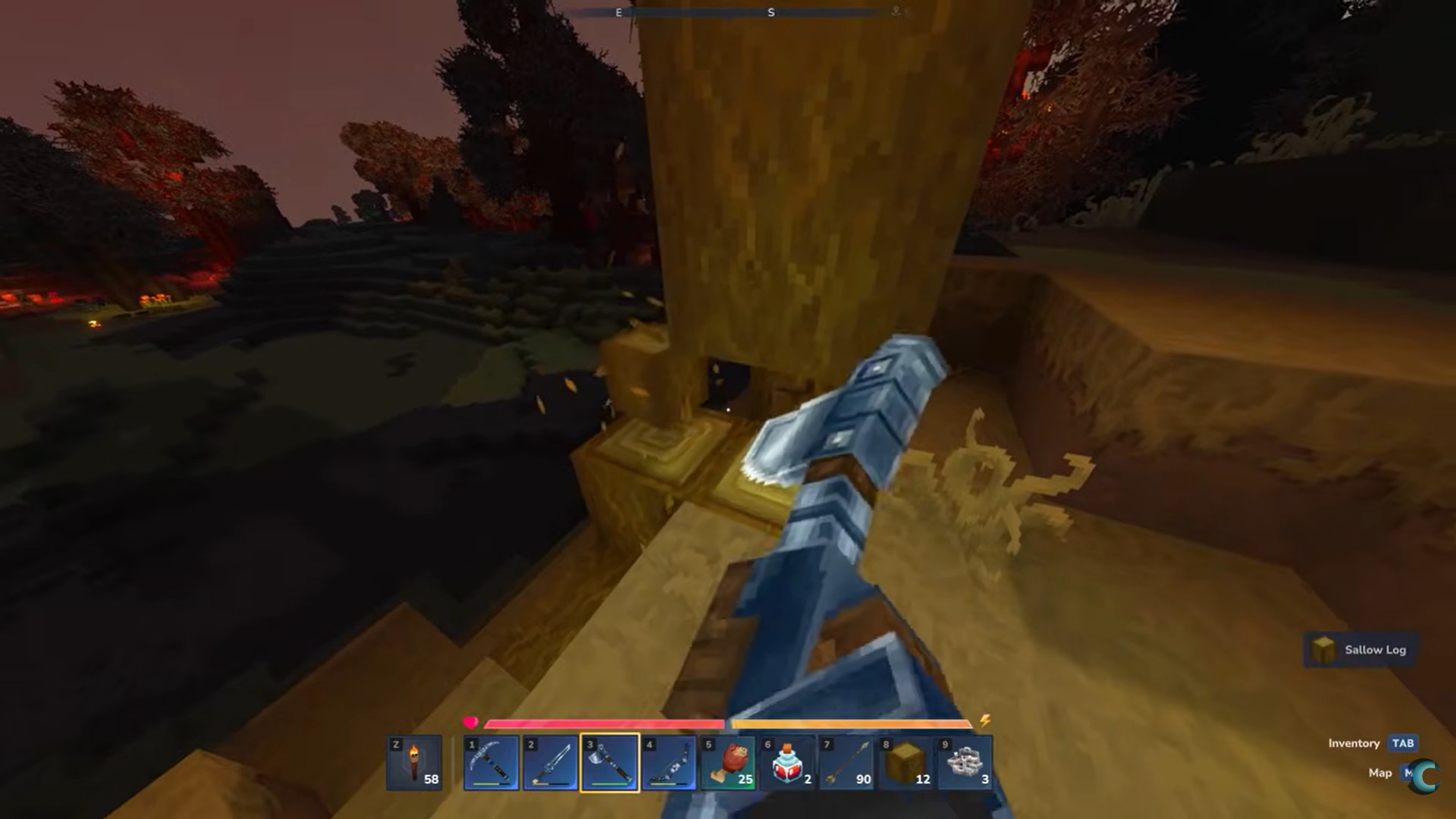
Task: Click the skull marker on the compass bar
Action: point(896,11)
